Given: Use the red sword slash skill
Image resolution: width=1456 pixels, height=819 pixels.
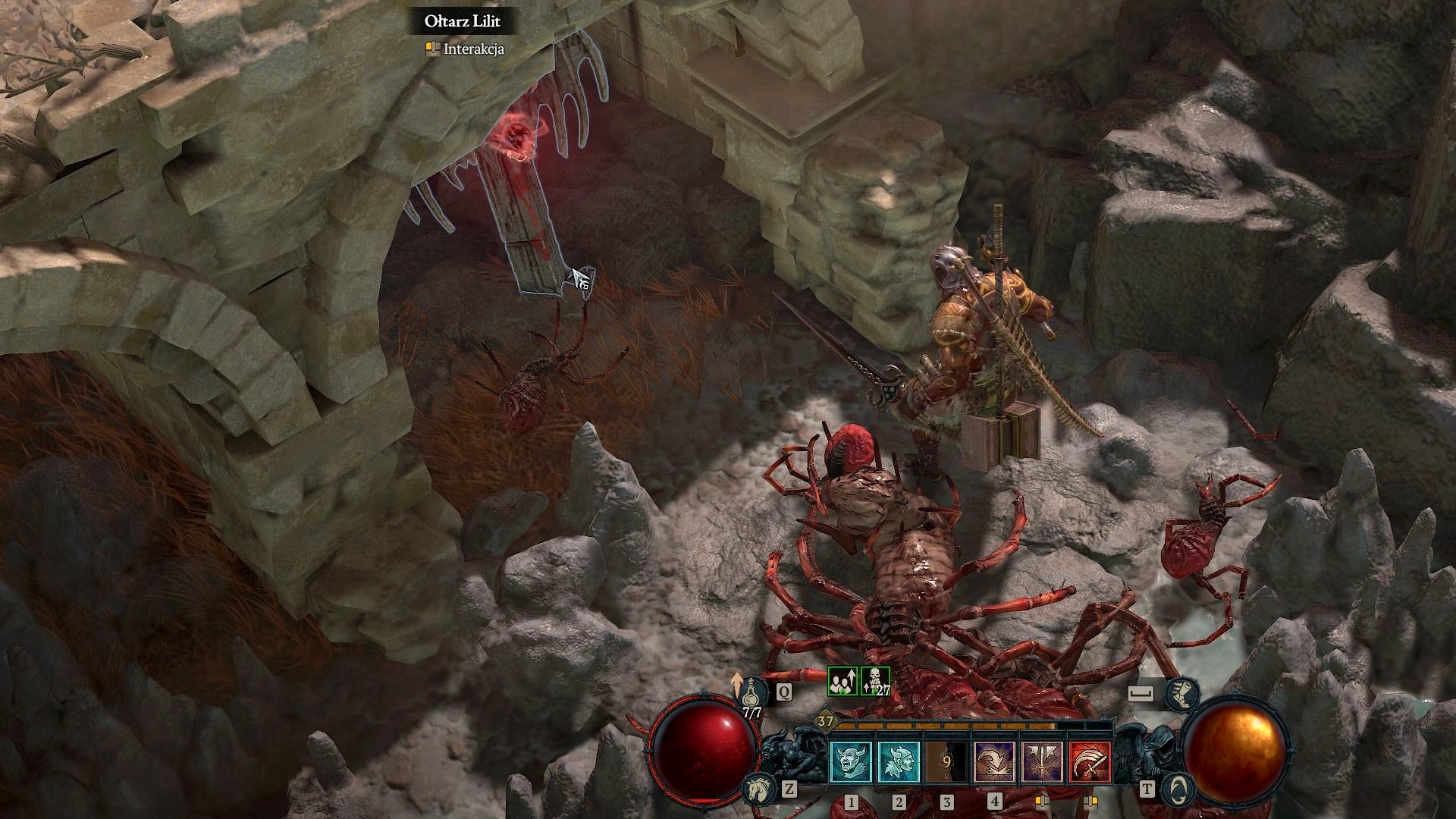Looking at the screenshot, I should pyautogui.click(x=1090, y=761).
